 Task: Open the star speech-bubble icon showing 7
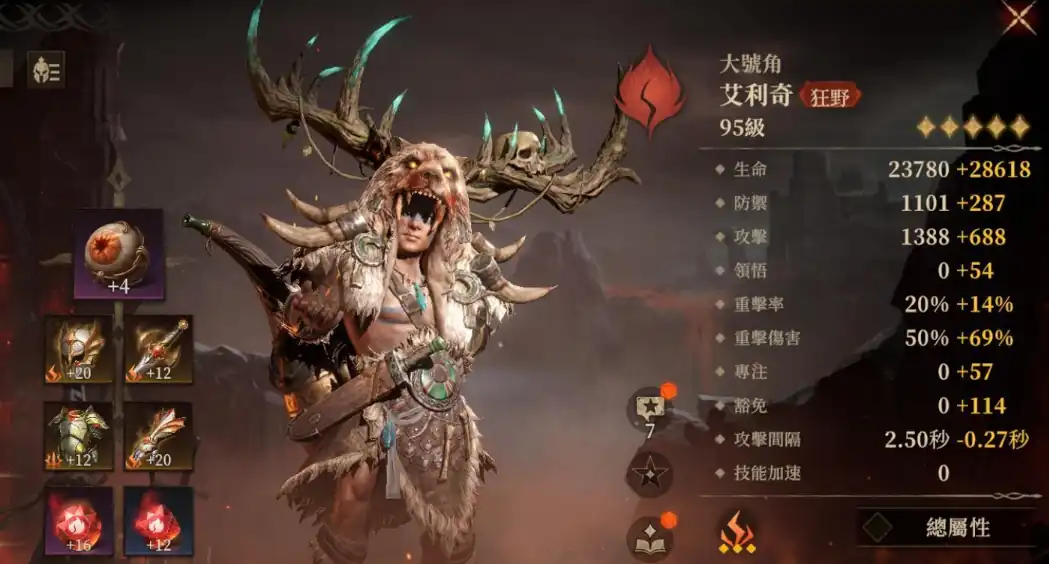(x=649, y=410)
